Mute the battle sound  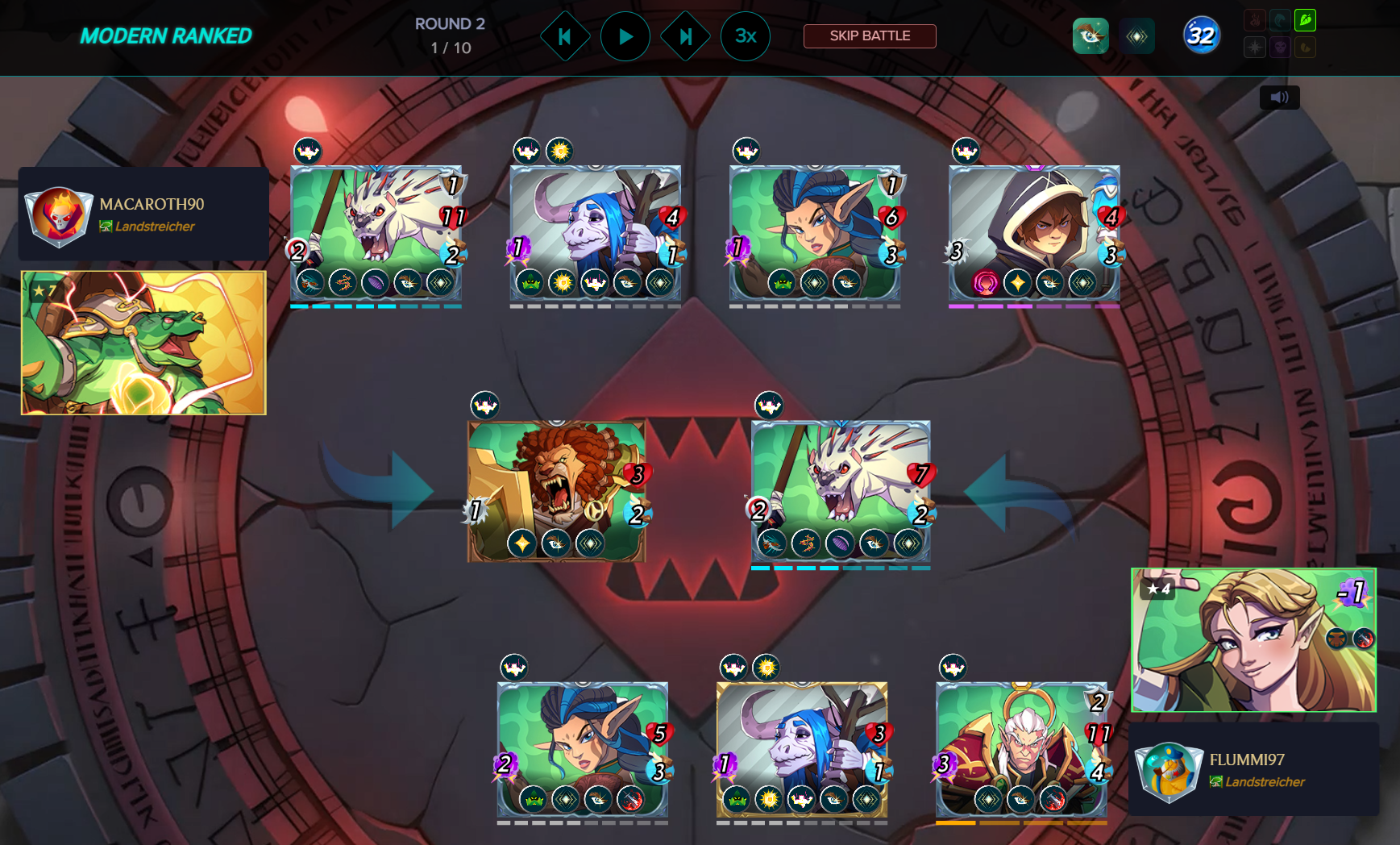(x=1279, y=98)
